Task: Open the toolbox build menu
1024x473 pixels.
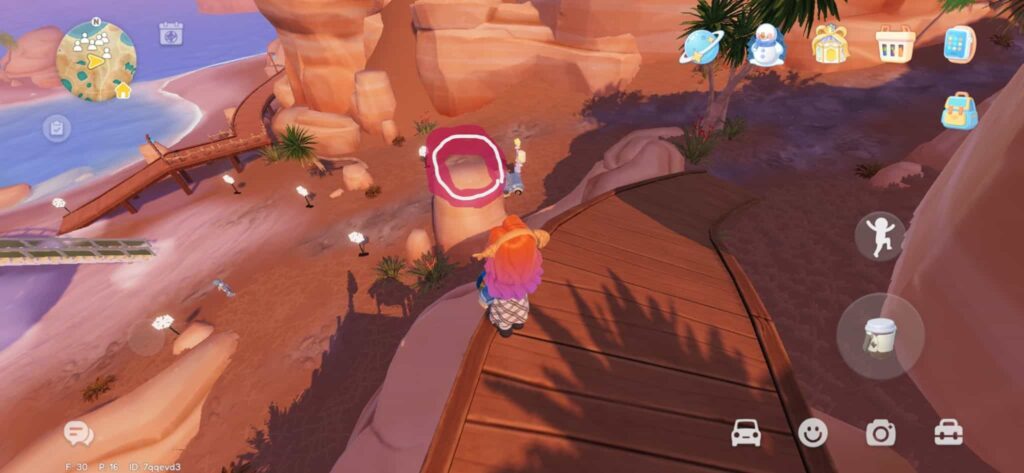Action: [x=948, y=432]
